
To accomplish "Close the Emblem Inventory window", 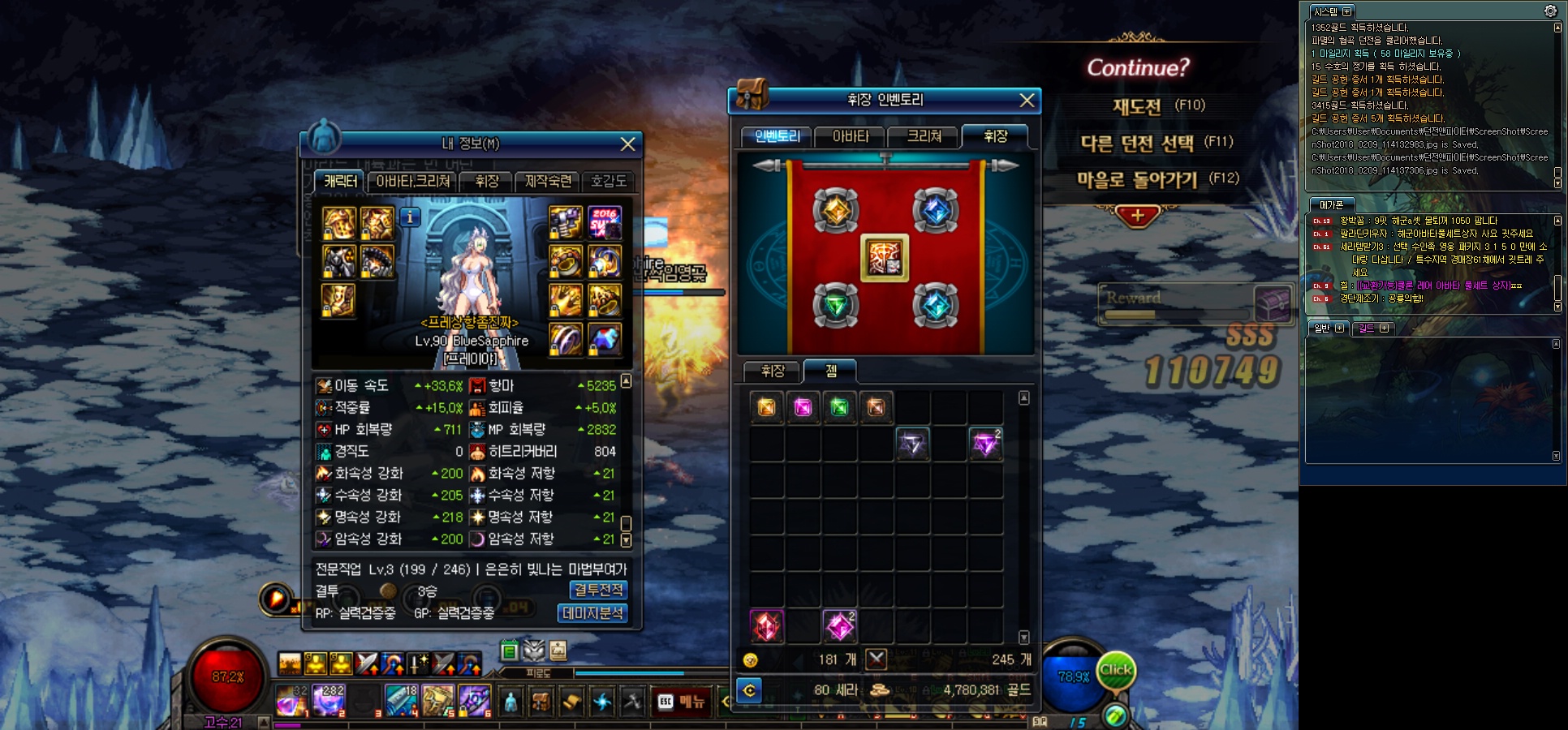I will [1027, 101].
